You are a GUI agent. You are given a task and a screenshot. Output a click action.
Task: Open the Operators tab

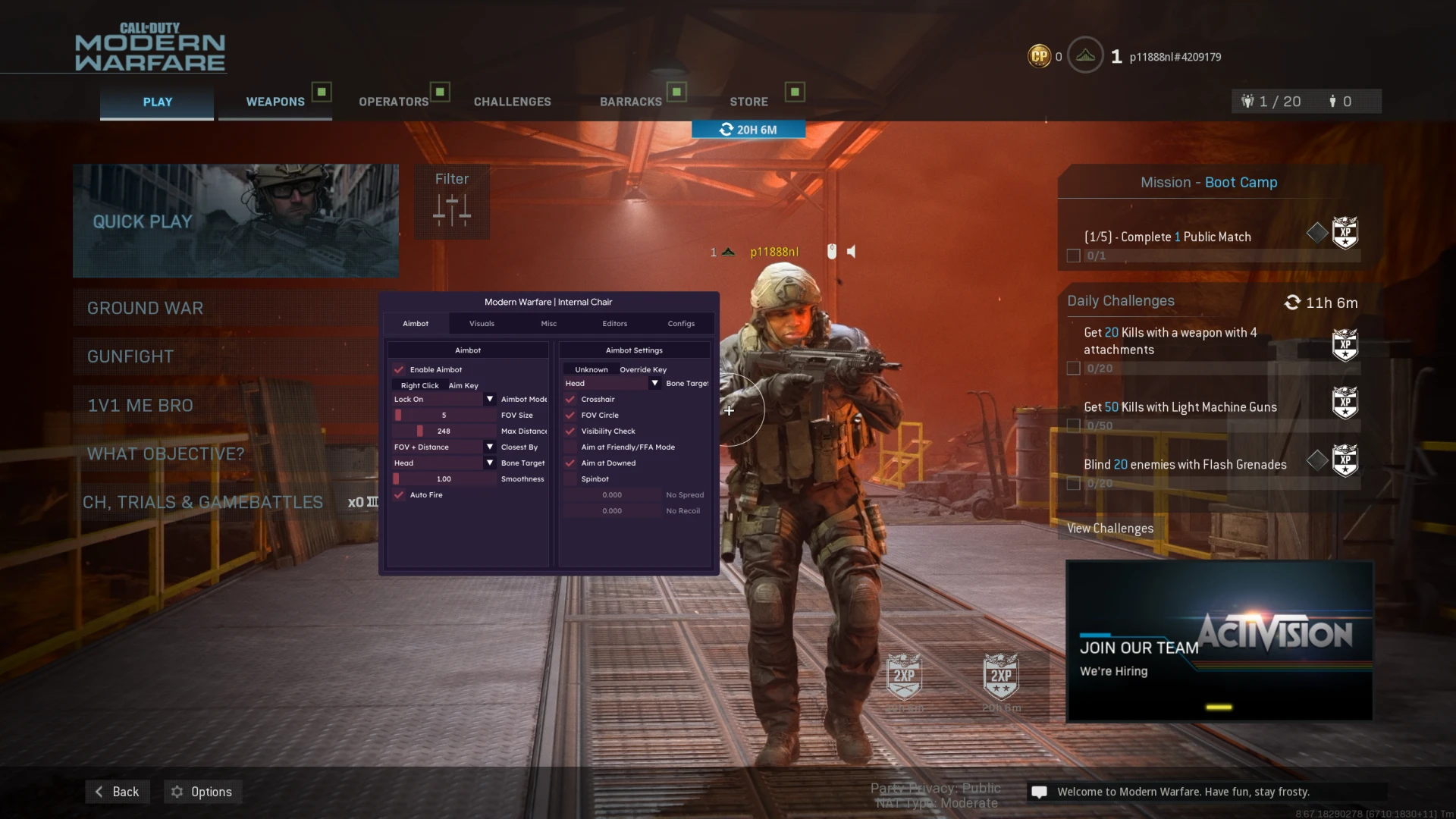(394, 102)
